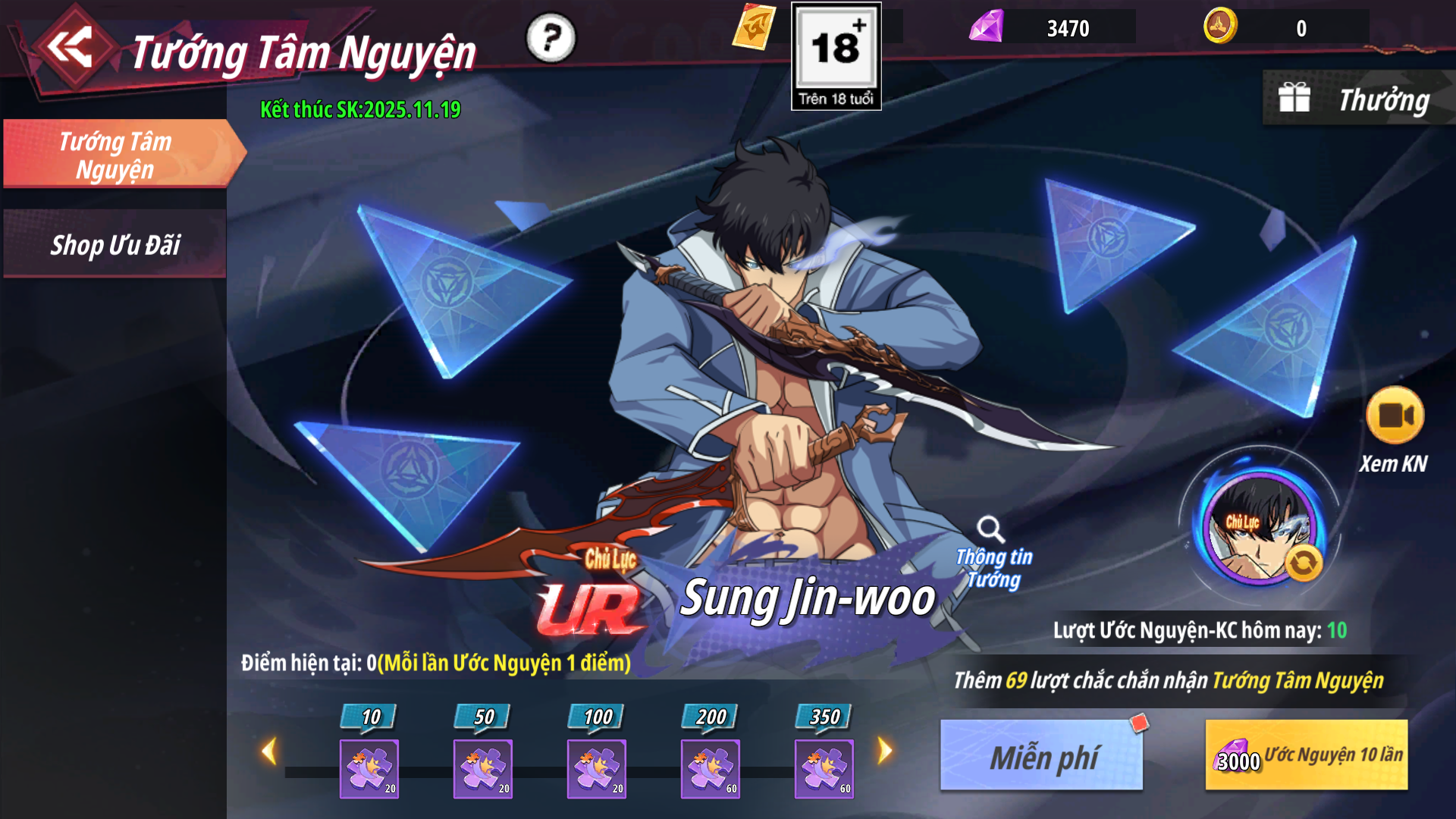The height and width of the screenshot is (819, 1456).
Task: Tap the purple gem currency icon
Action: click(x=987, y=27)
